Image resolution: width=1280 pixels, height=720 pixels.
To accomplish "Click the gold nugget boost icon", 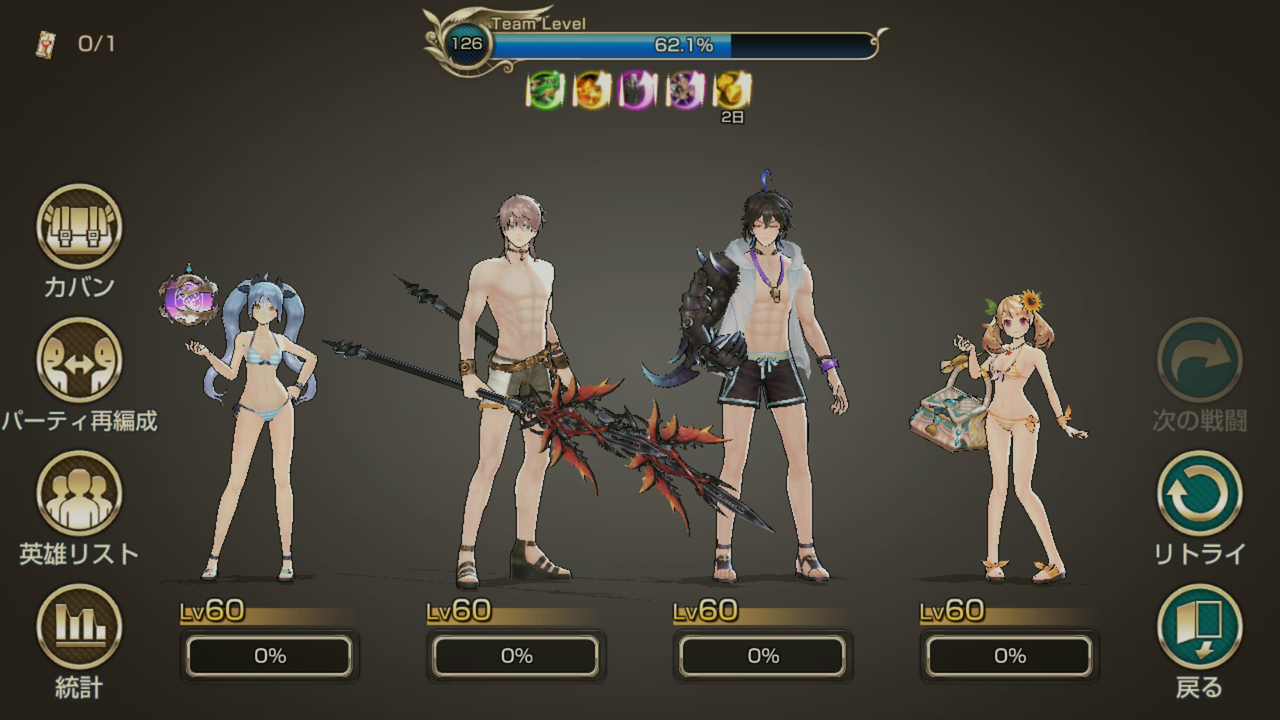I will click(x=732, y=90).
